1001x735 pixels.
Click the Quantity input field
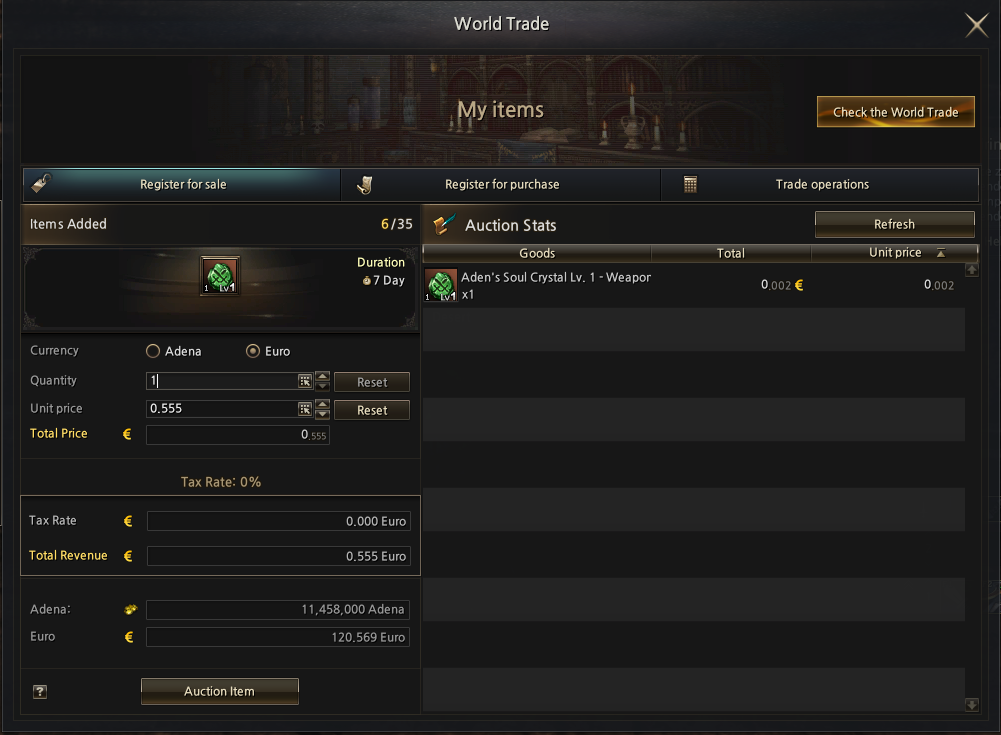[220, 381]
